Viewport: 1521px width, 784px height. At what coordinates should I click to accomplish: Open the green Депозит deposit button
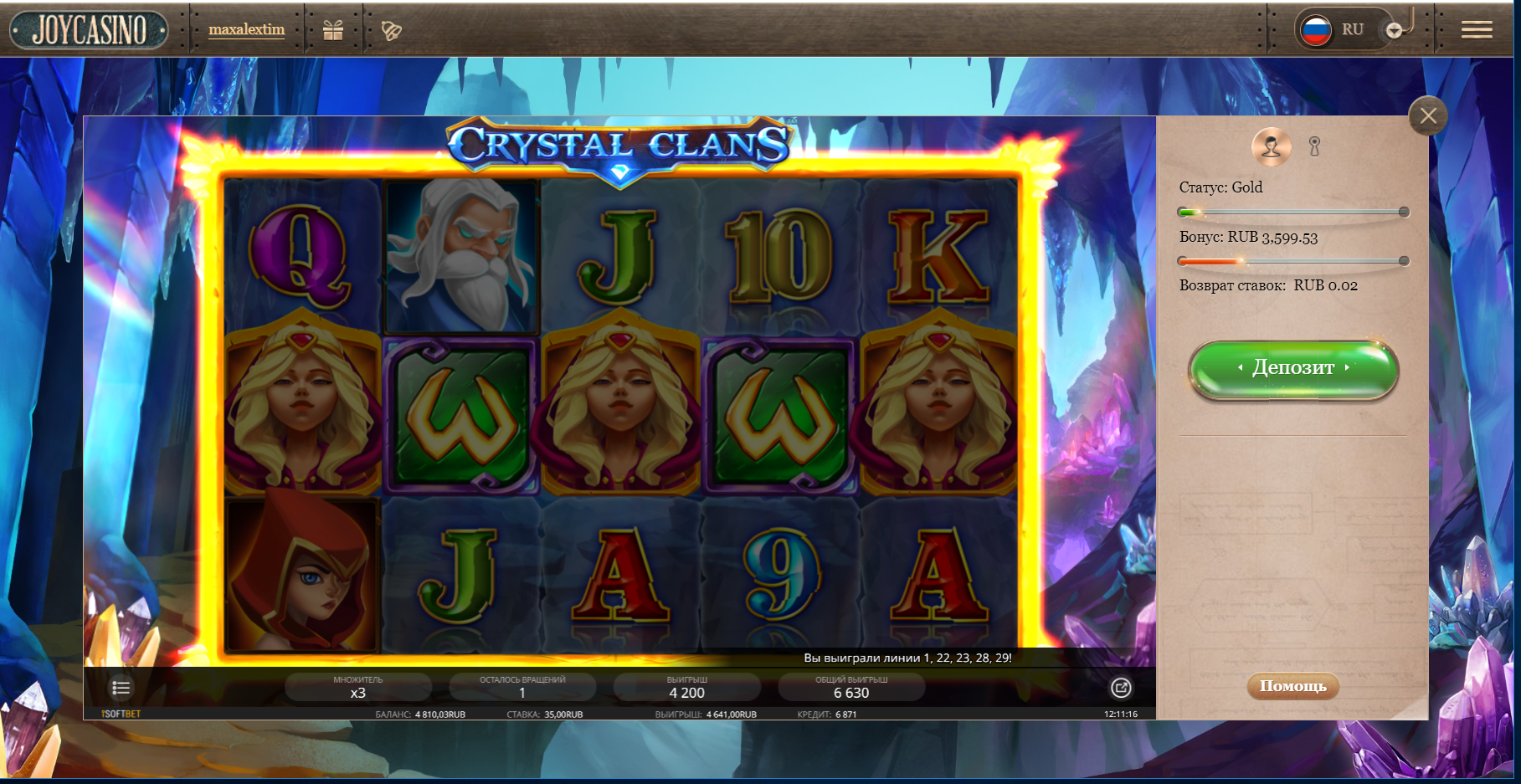tap(1292, 368)
